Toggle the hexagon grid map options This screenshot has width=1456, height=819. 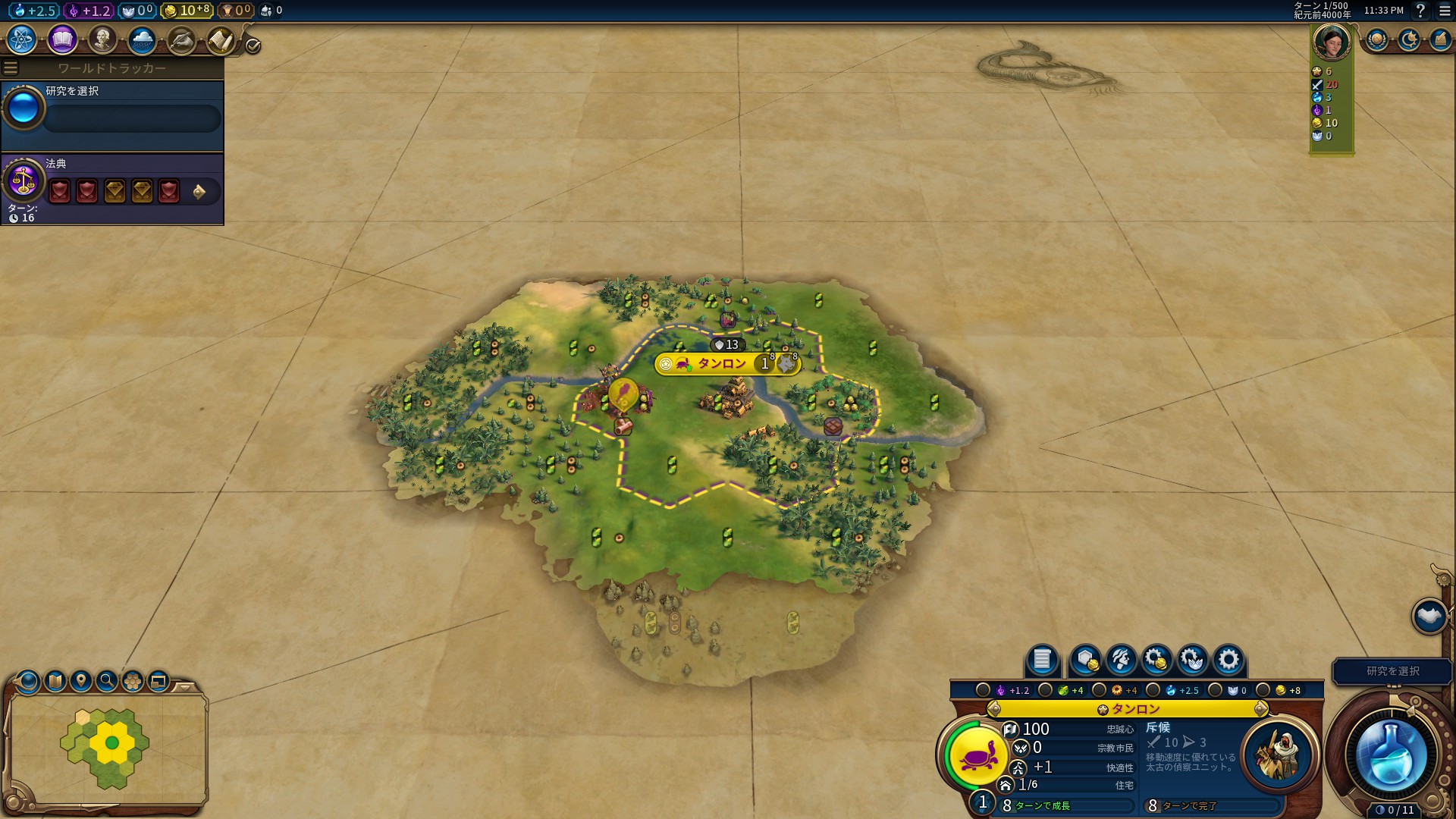tap(133, 681)
